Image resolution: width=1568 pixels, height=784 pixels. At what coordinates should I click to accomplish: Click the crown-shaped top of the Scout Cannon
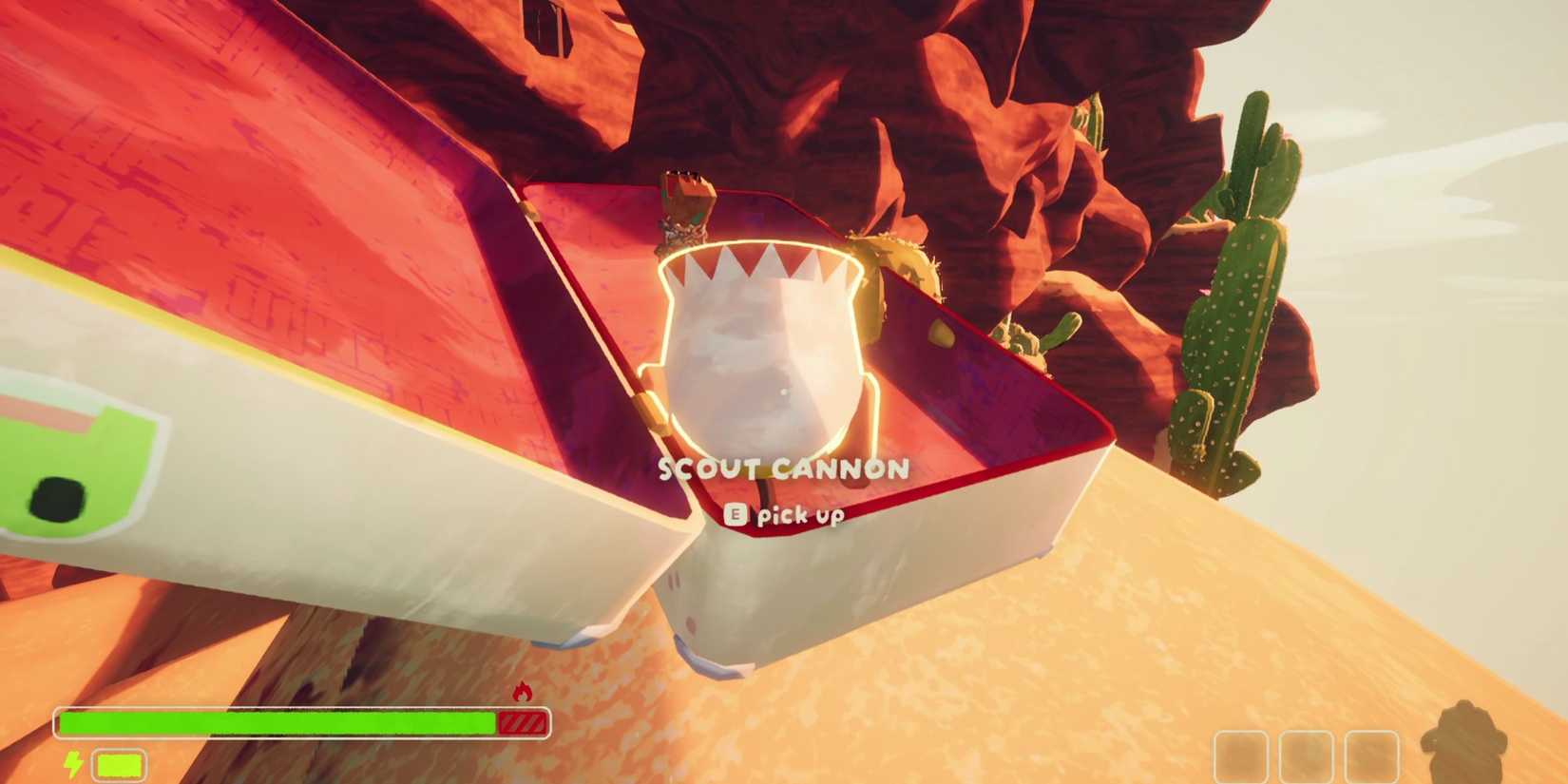[x=760, y=266]
